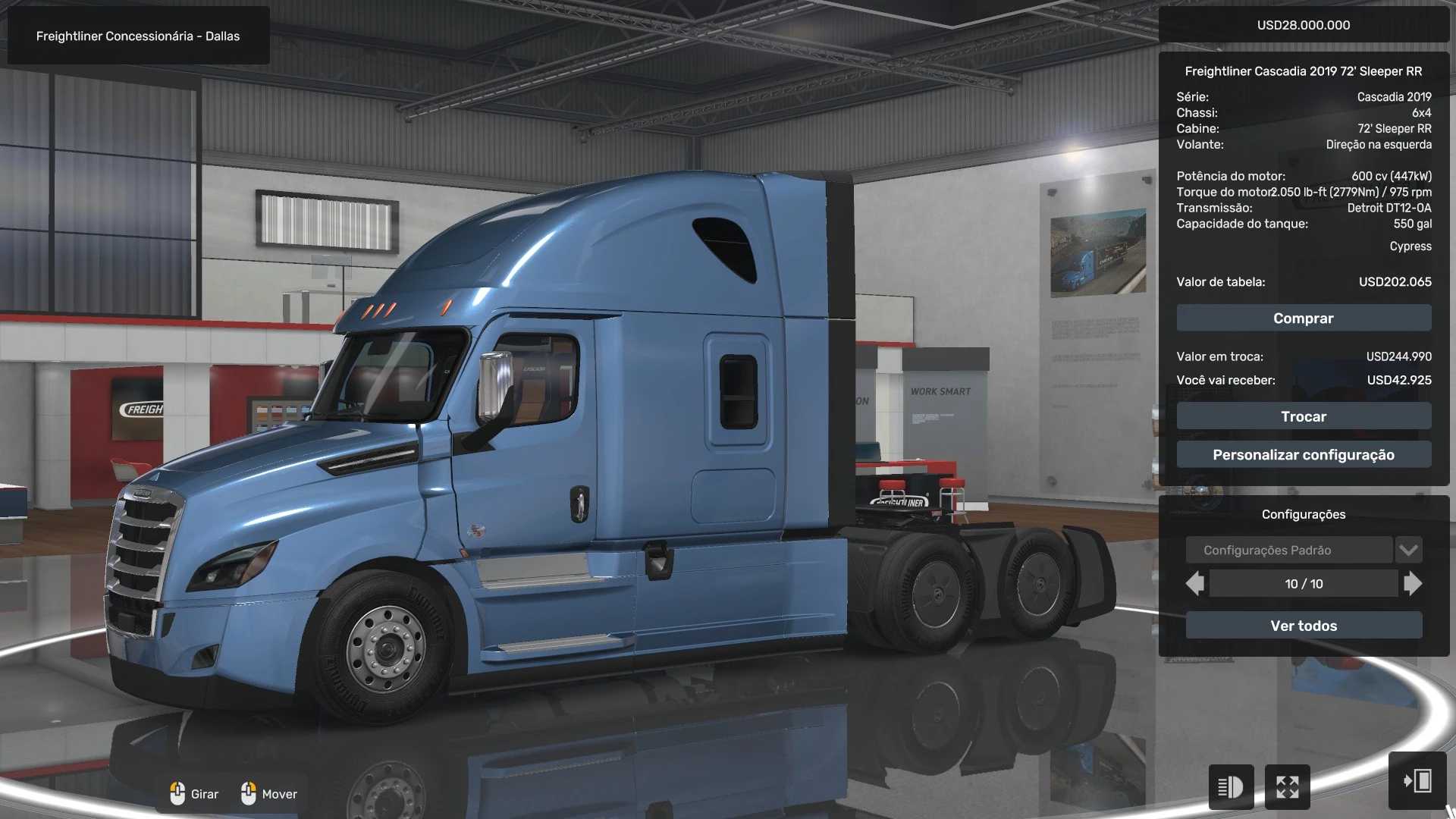Expand the Configurações Padrão dropdown
This screenshot has width=1456, height=819.
pyautogui.click(x=1408, y=550)
